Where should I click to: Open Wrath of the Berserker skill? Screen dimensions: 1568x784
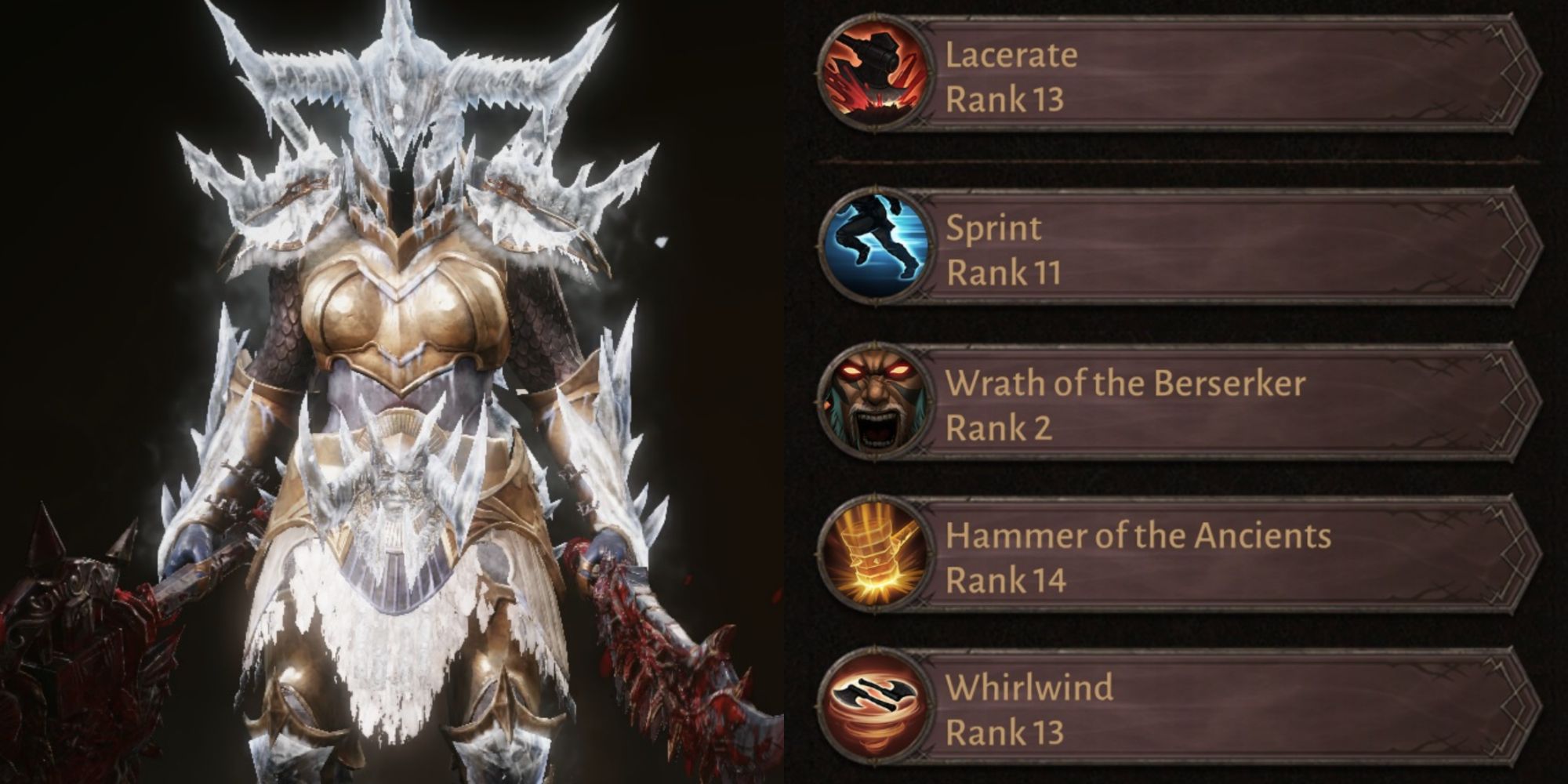click(1223, 405)
